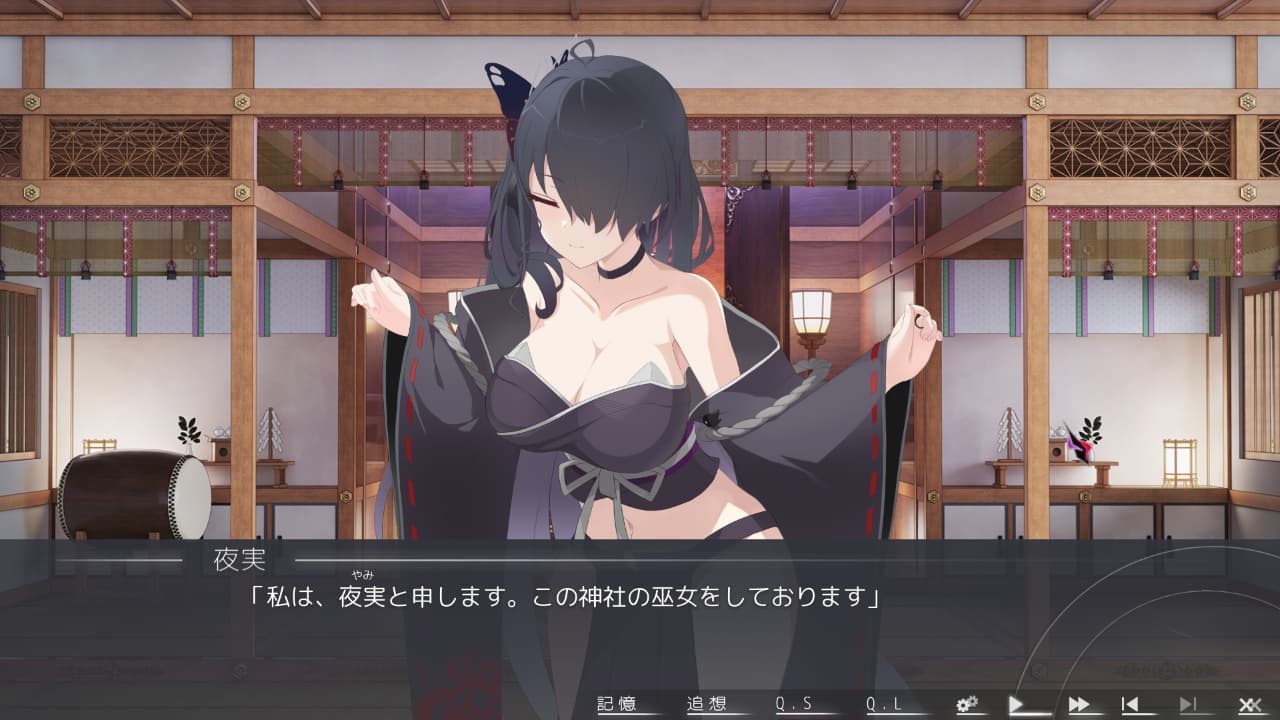The height and width of the screenshot is (720, 1280).
Task: Go back using the previous-line icon
Action: (x=1131, y=703)
